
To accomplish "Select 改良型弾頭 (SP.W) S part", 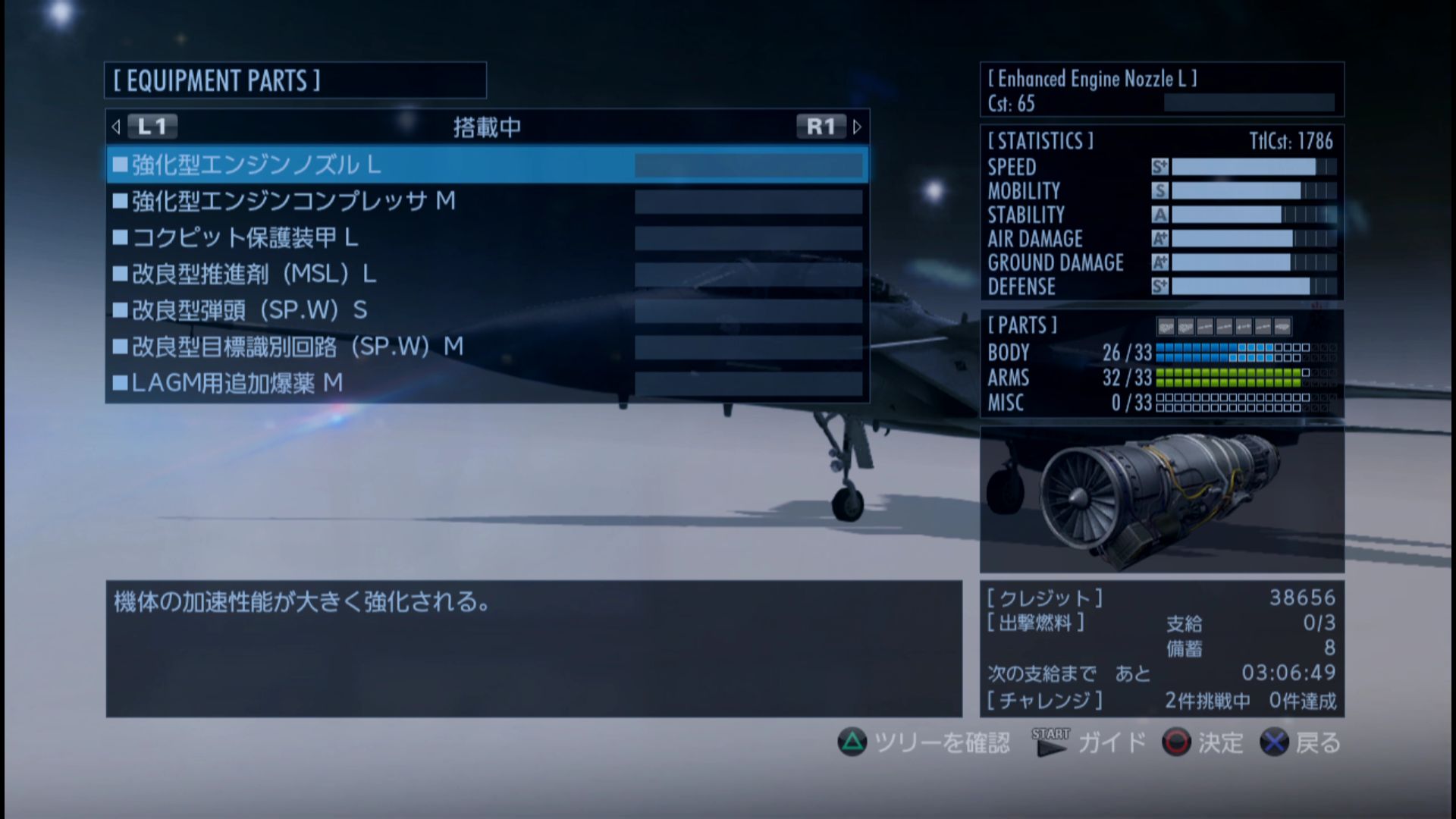I will 485,310.
